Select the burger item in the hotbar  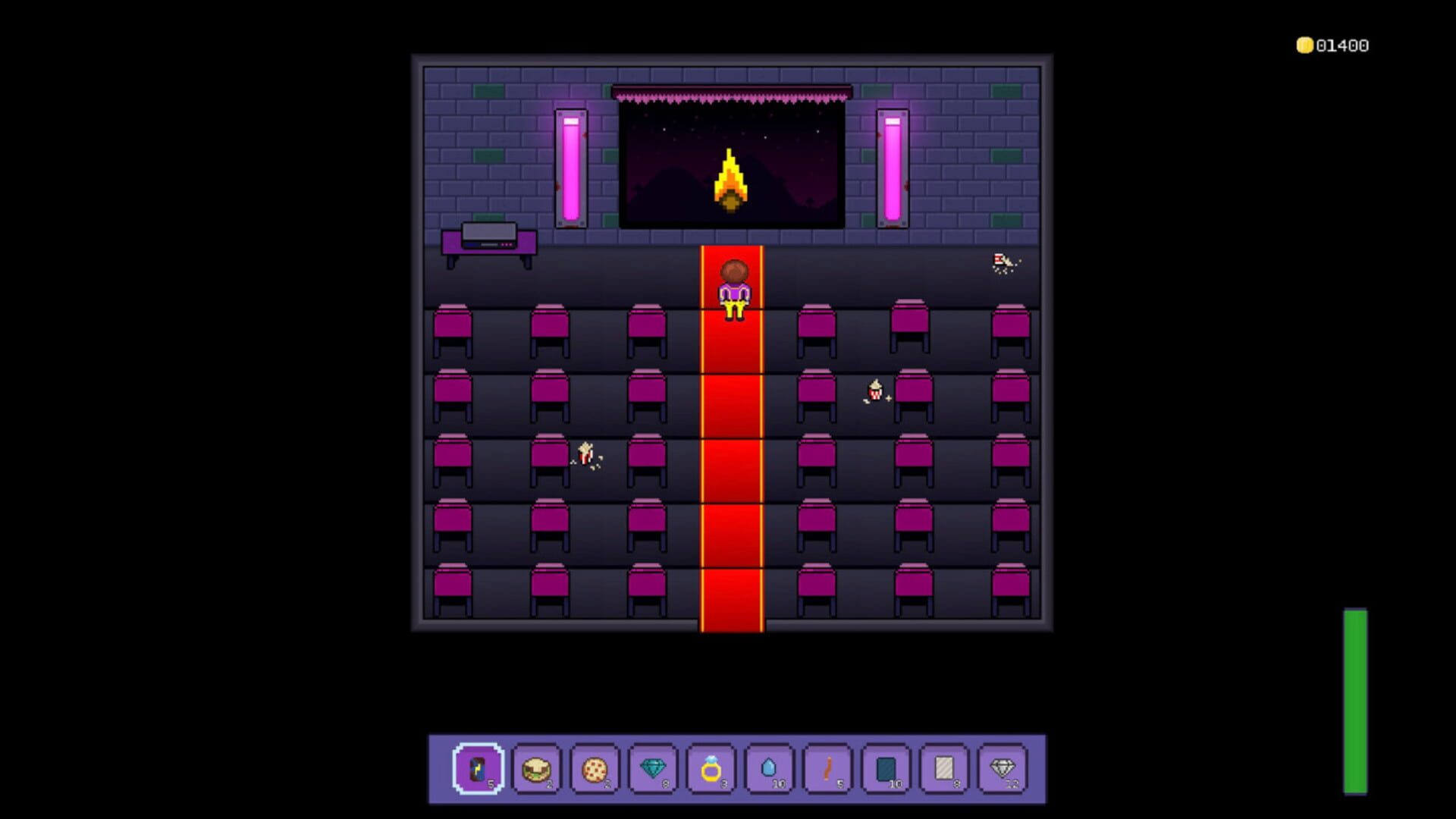[x=537, y=769]
